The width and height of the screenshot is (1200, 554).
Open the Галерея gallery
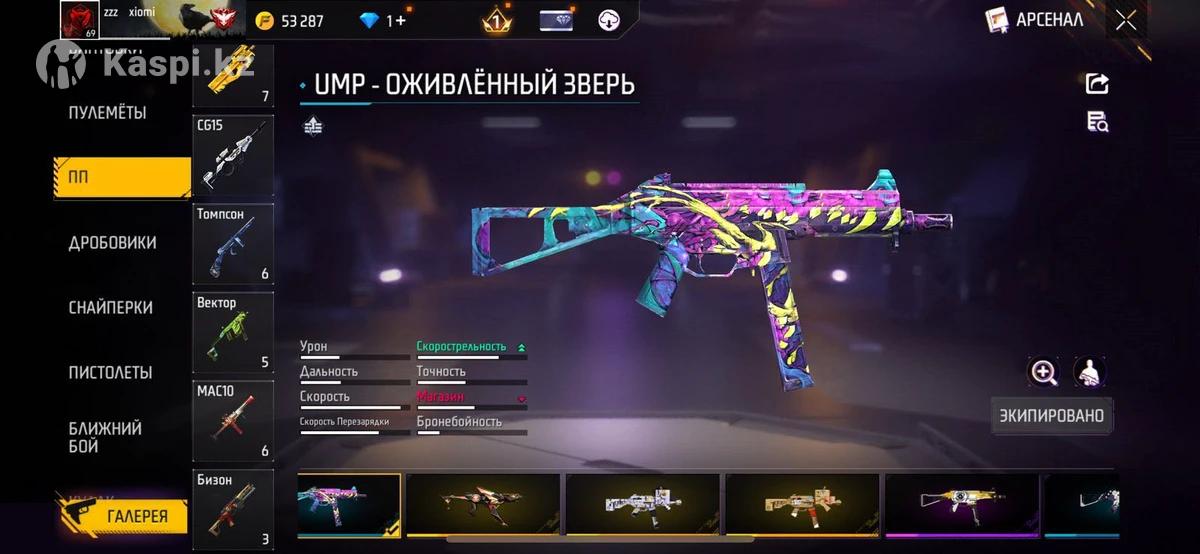pos(126,516)
